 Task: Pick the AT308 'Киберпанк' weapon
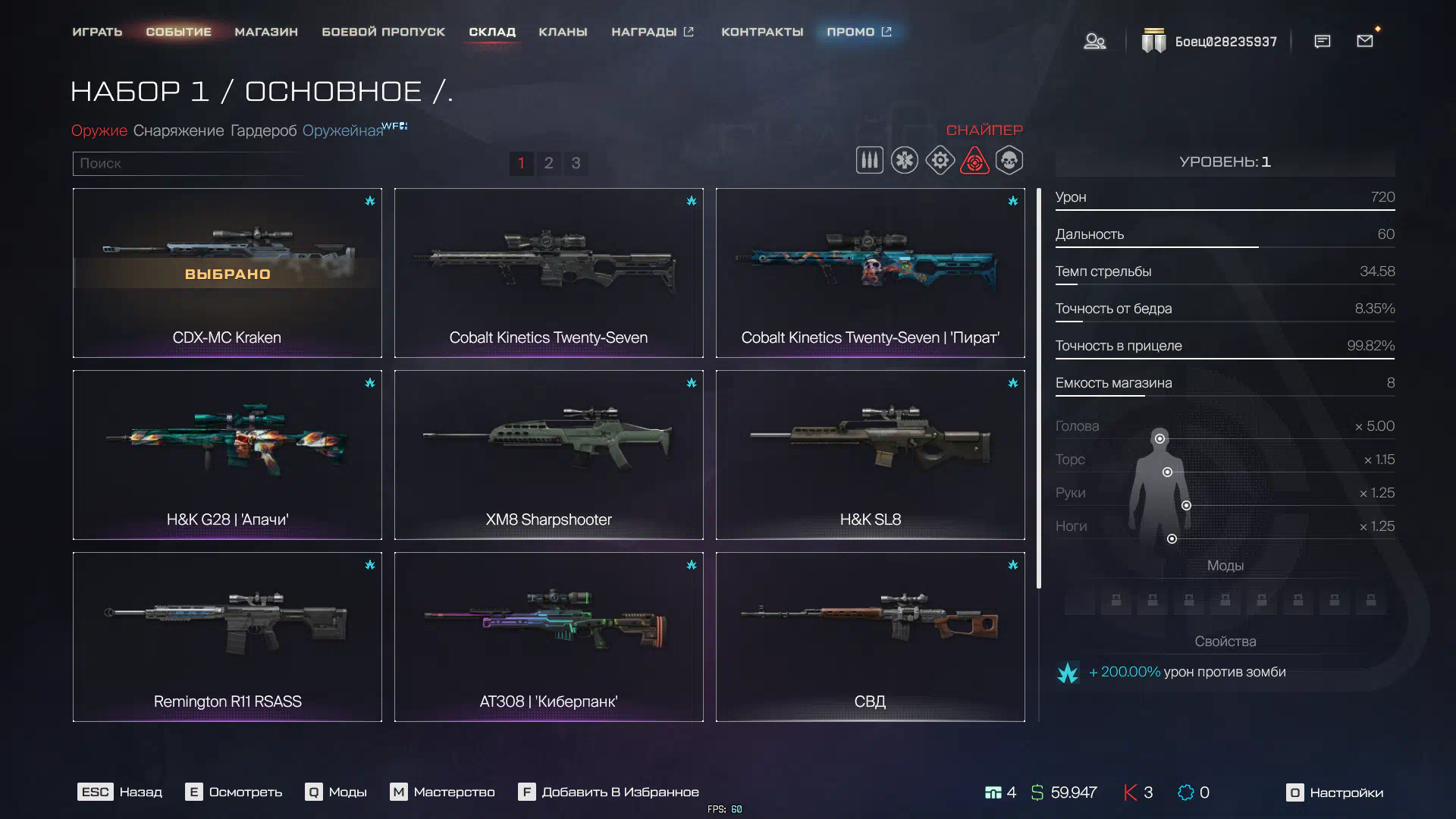coord(548,637)
